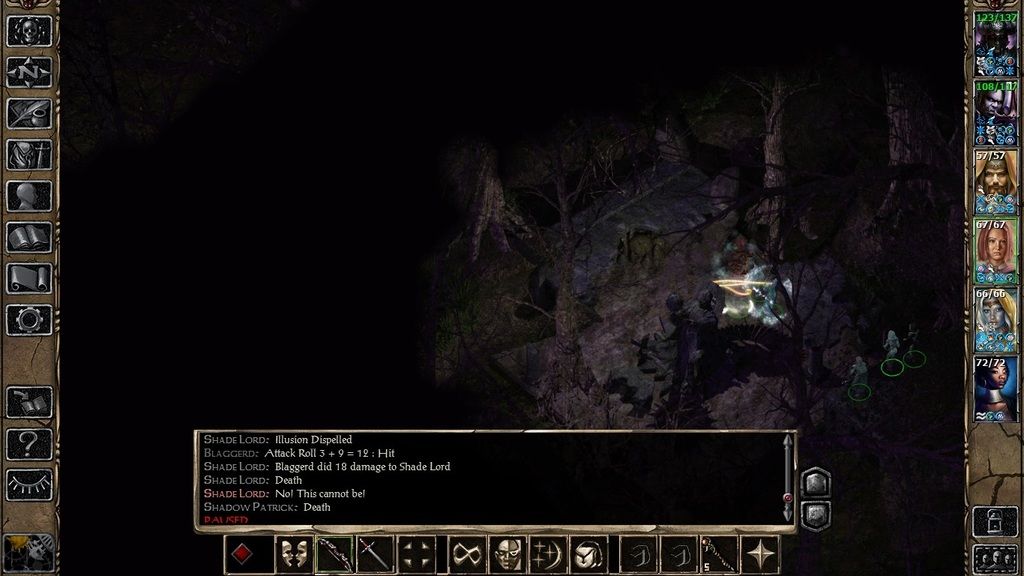Open the priest scroll button
This screenshot has height=576, width=1024.
tap(29, 278)
